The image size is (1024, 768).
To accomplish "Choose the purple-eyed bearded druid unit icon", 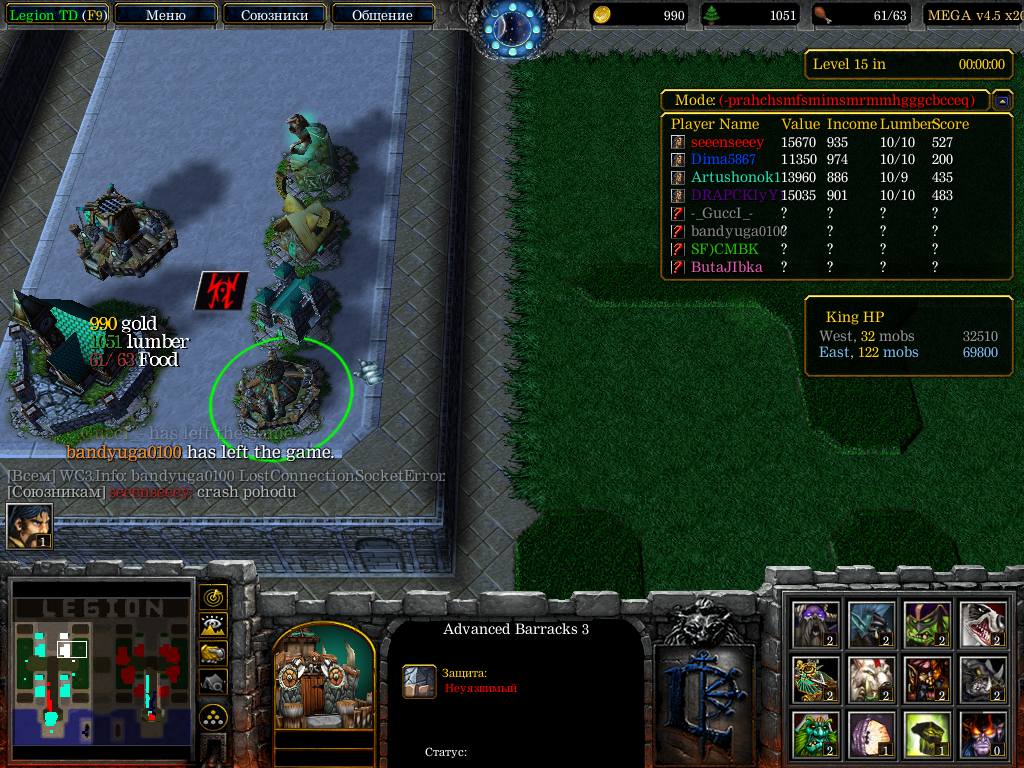I will (814, 624).
